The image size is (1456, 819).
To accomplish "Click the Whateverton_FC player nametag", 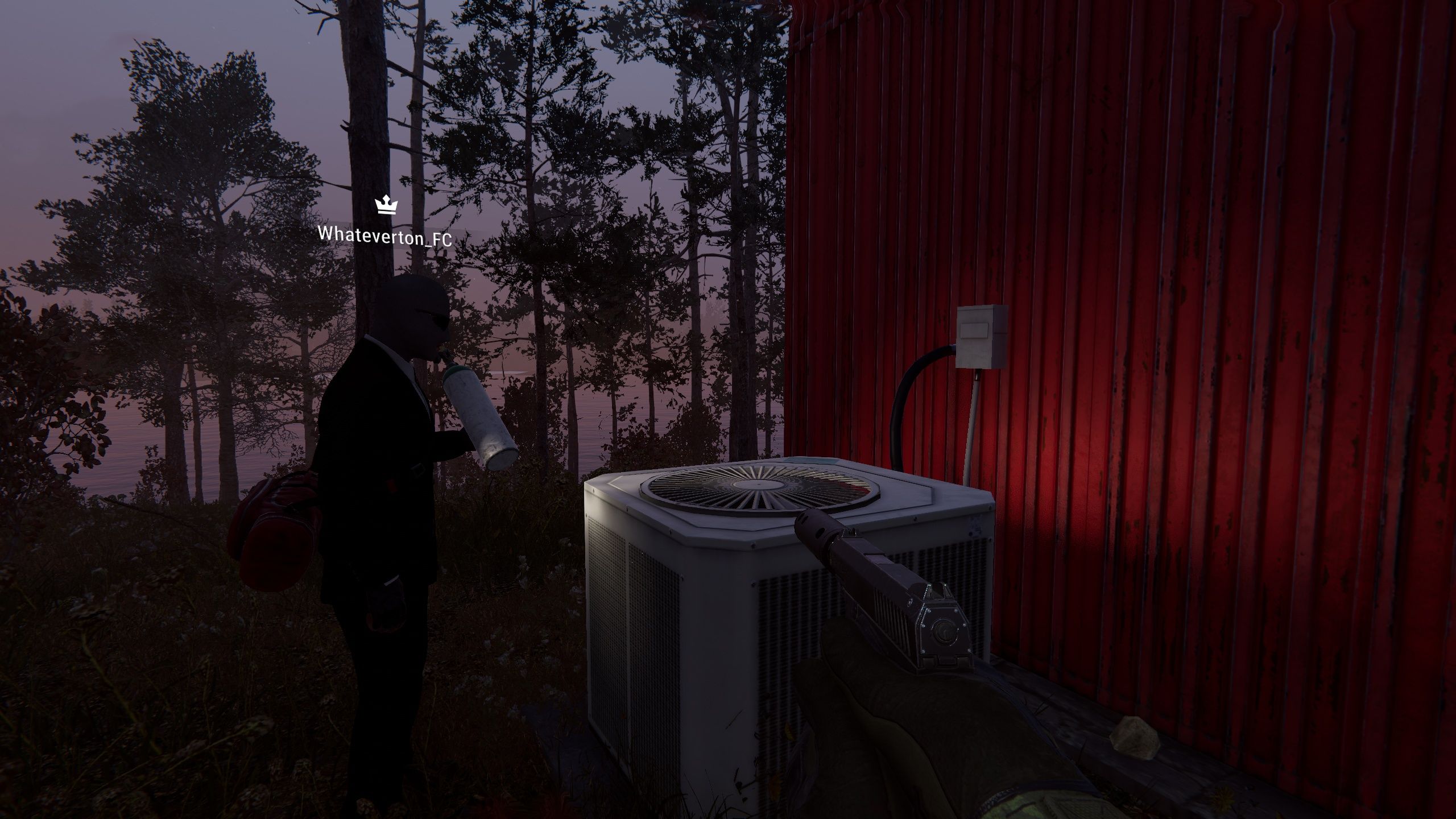I will pyautogui.click(x=384, y=236).
